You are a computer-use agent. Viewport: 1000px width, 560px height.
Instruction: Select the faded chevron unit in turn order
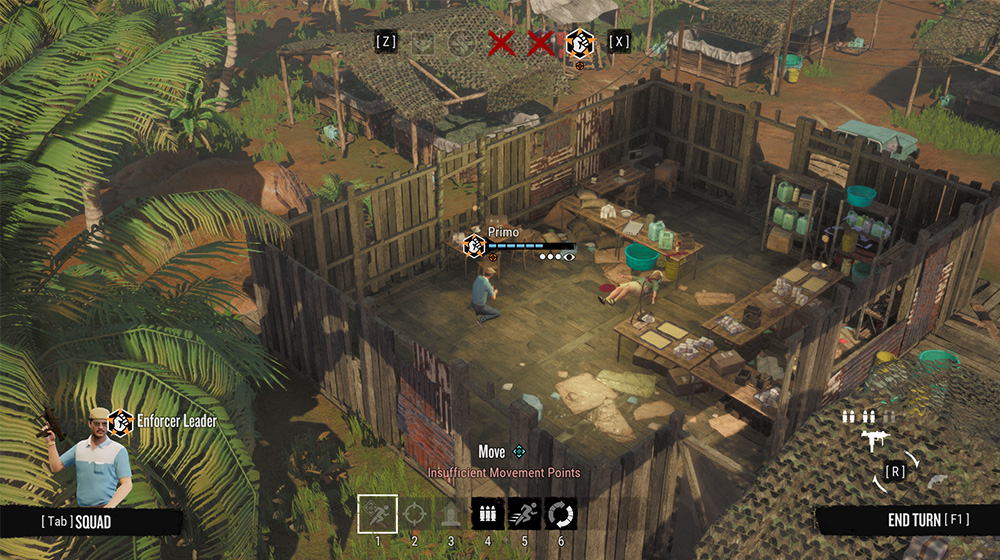[x=424, y=43]
